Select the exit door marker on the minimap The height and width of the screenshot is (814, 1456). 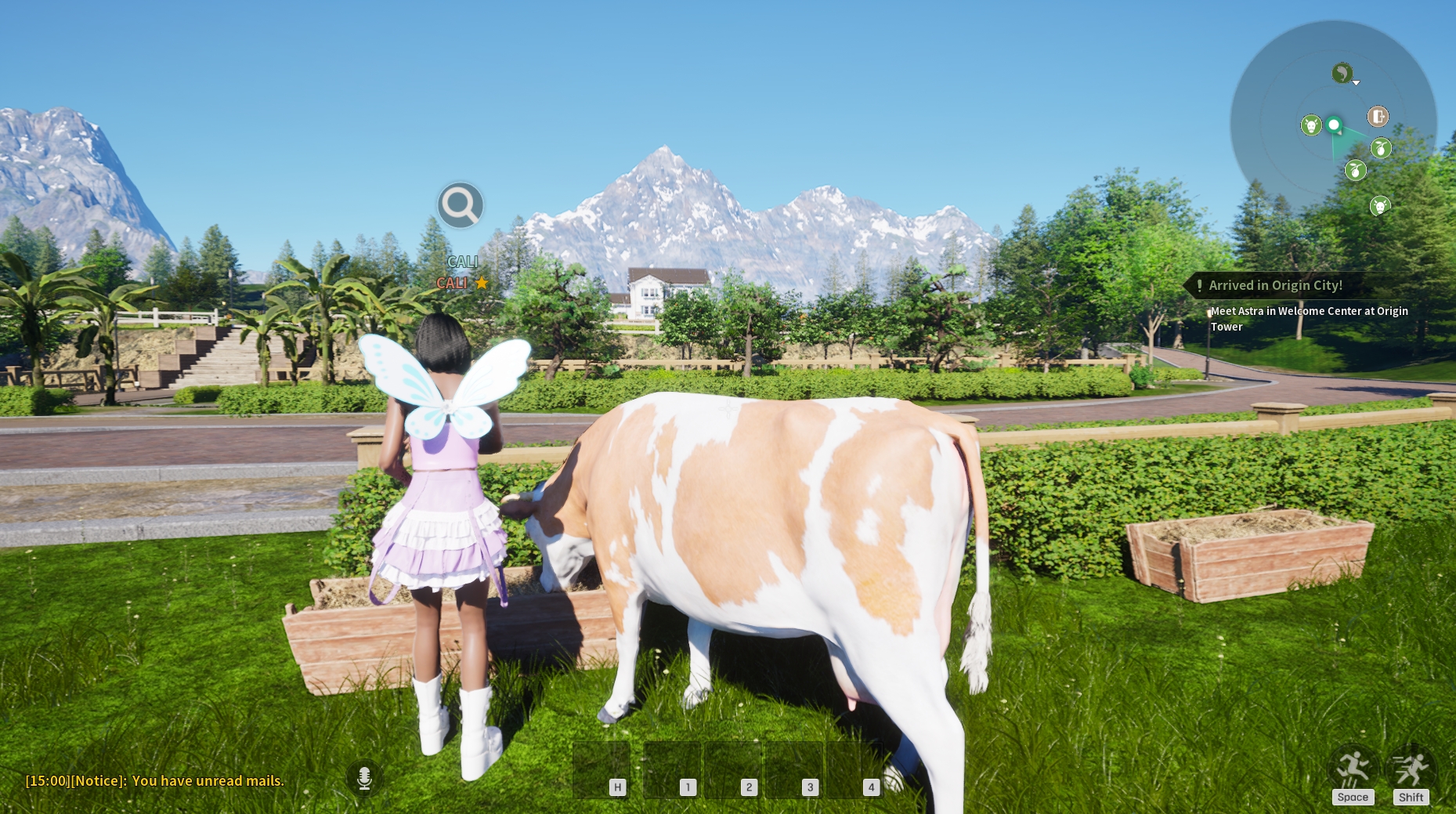1378,117
